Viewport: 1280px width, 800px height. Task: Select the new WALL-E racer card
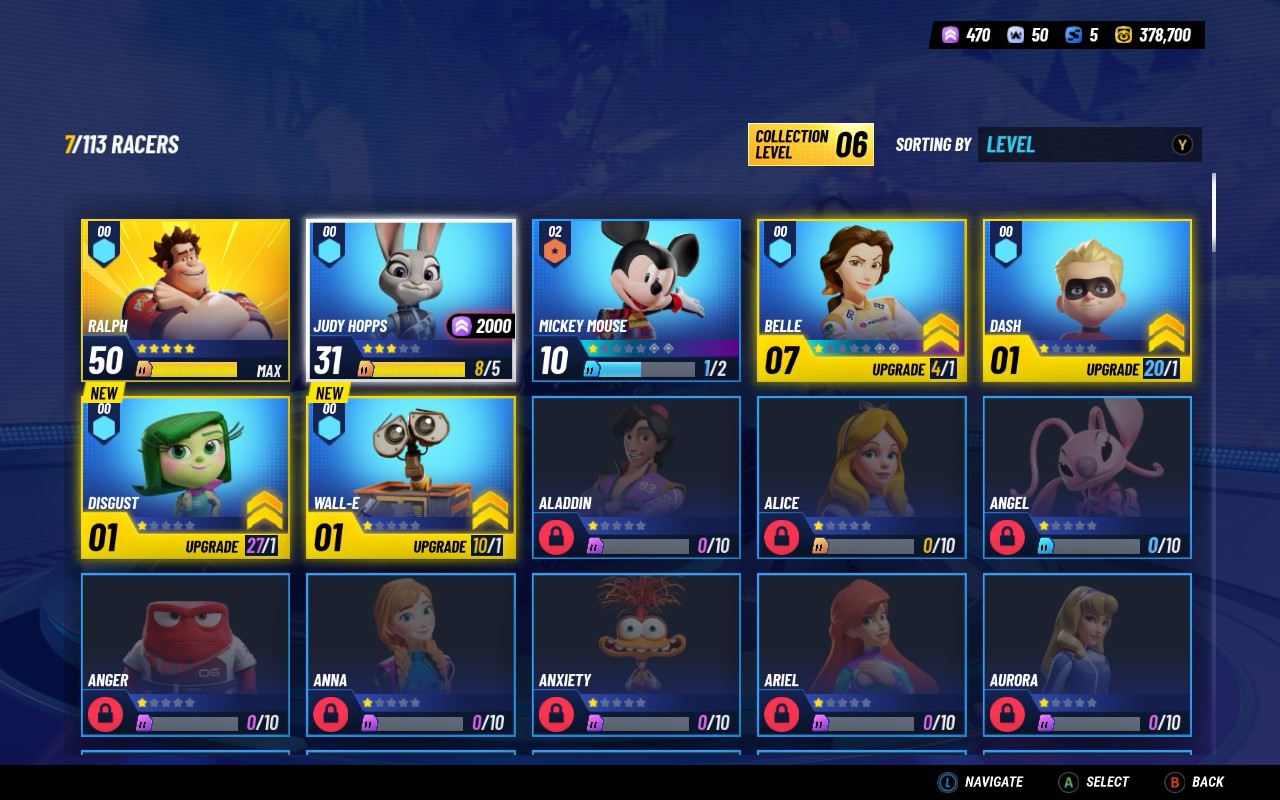point(411,477)
